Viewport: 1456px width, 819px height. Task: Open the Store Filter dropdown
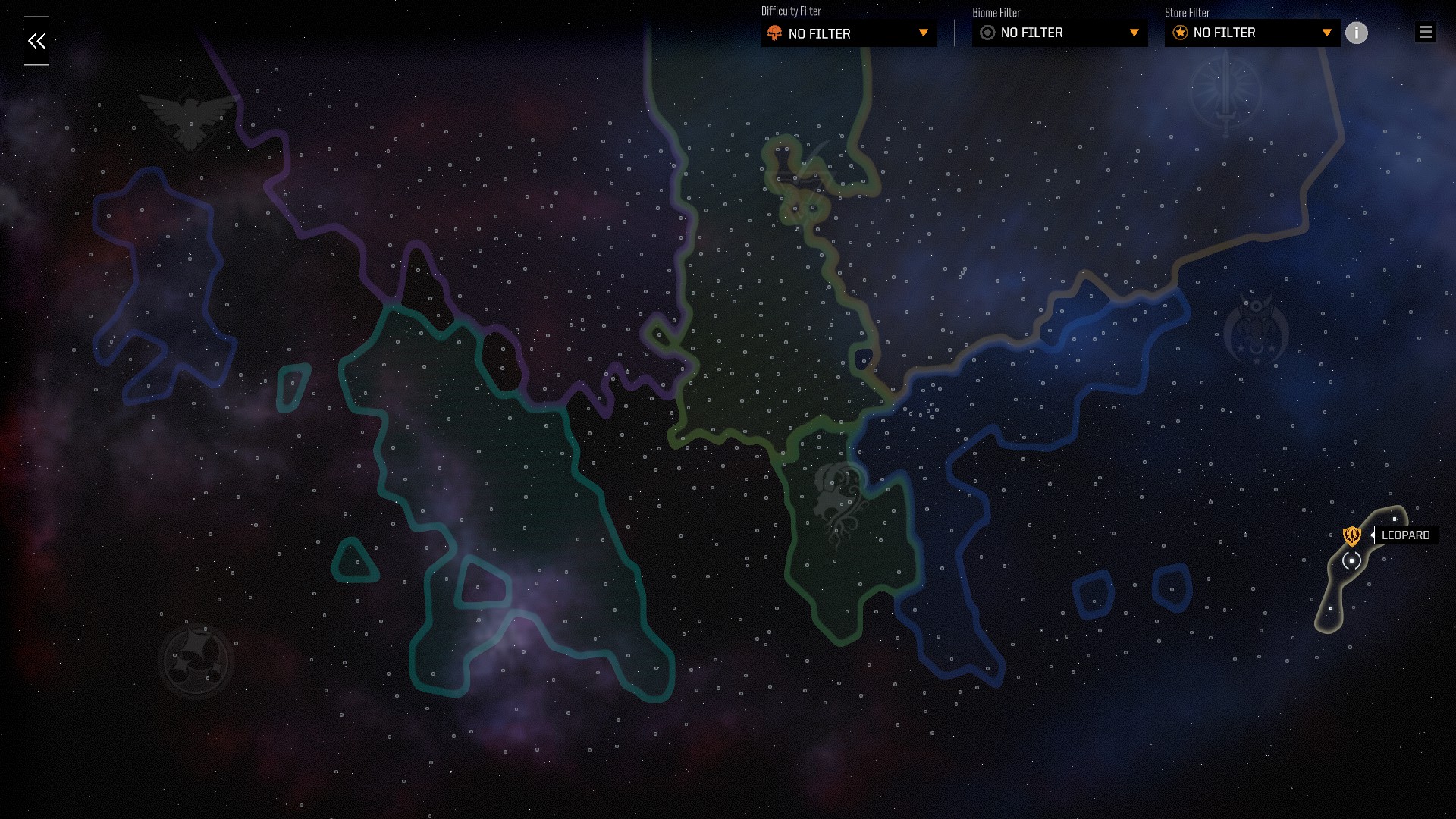[x=1251, y=33]
